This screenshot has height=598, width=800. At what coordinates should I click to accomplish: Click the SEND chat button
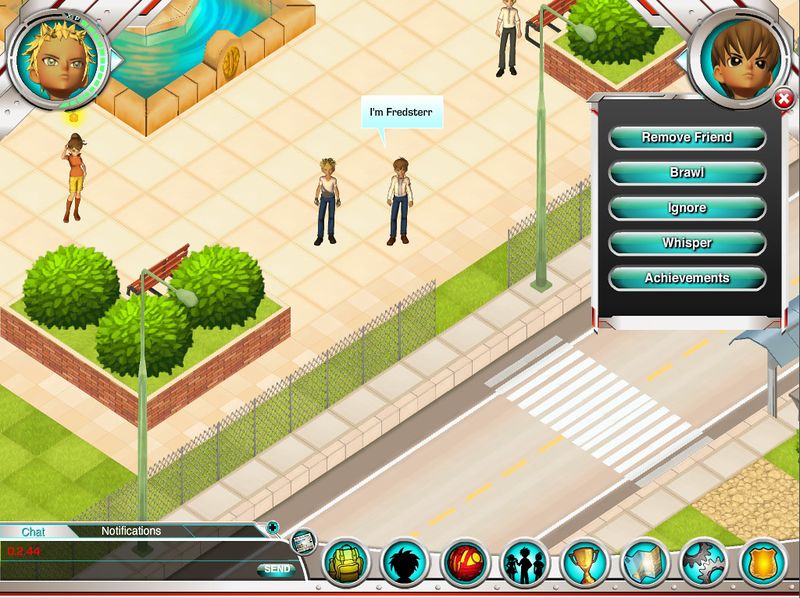pos(276,569)
